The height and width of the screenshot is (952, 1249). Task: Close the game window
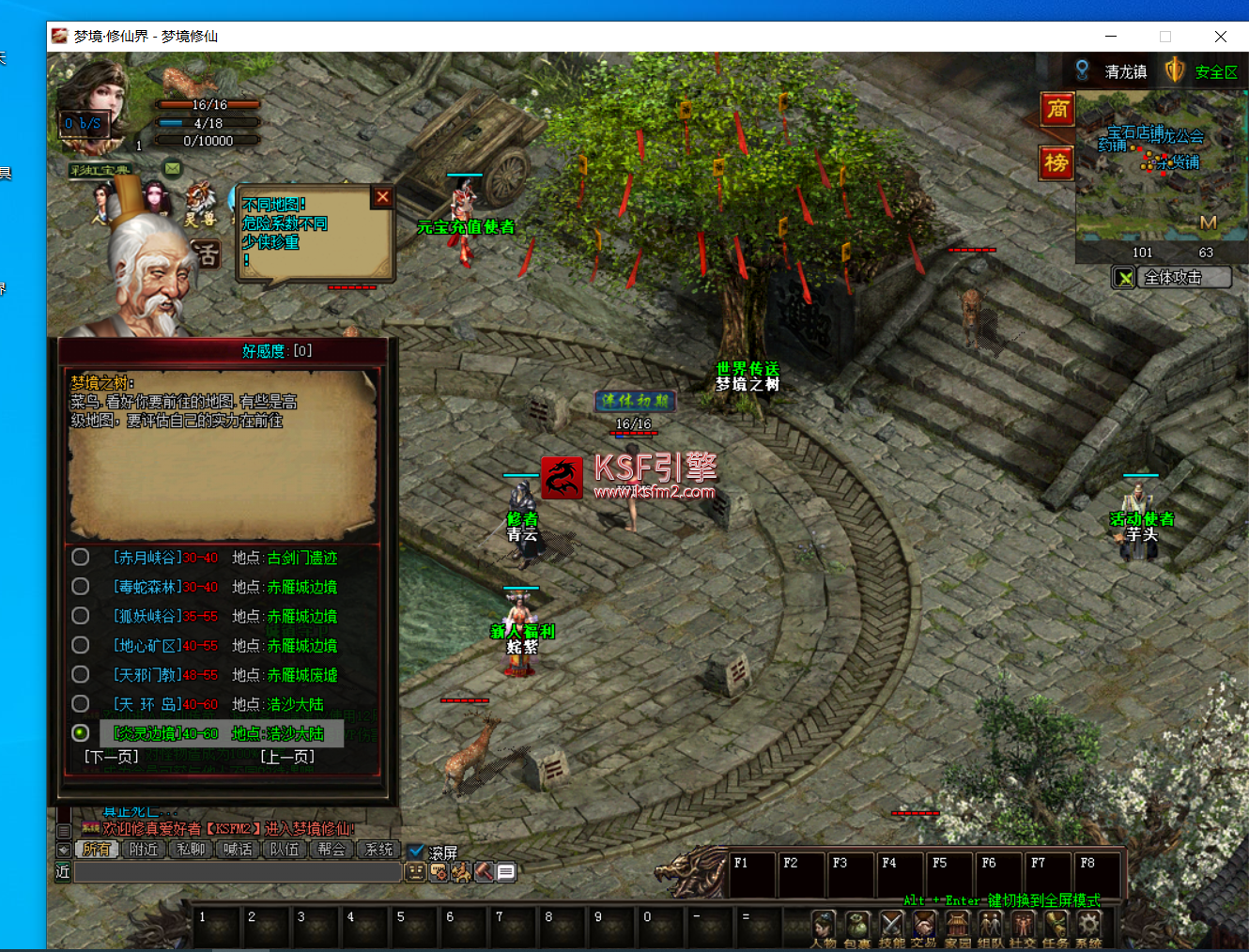coord(1220,37)
